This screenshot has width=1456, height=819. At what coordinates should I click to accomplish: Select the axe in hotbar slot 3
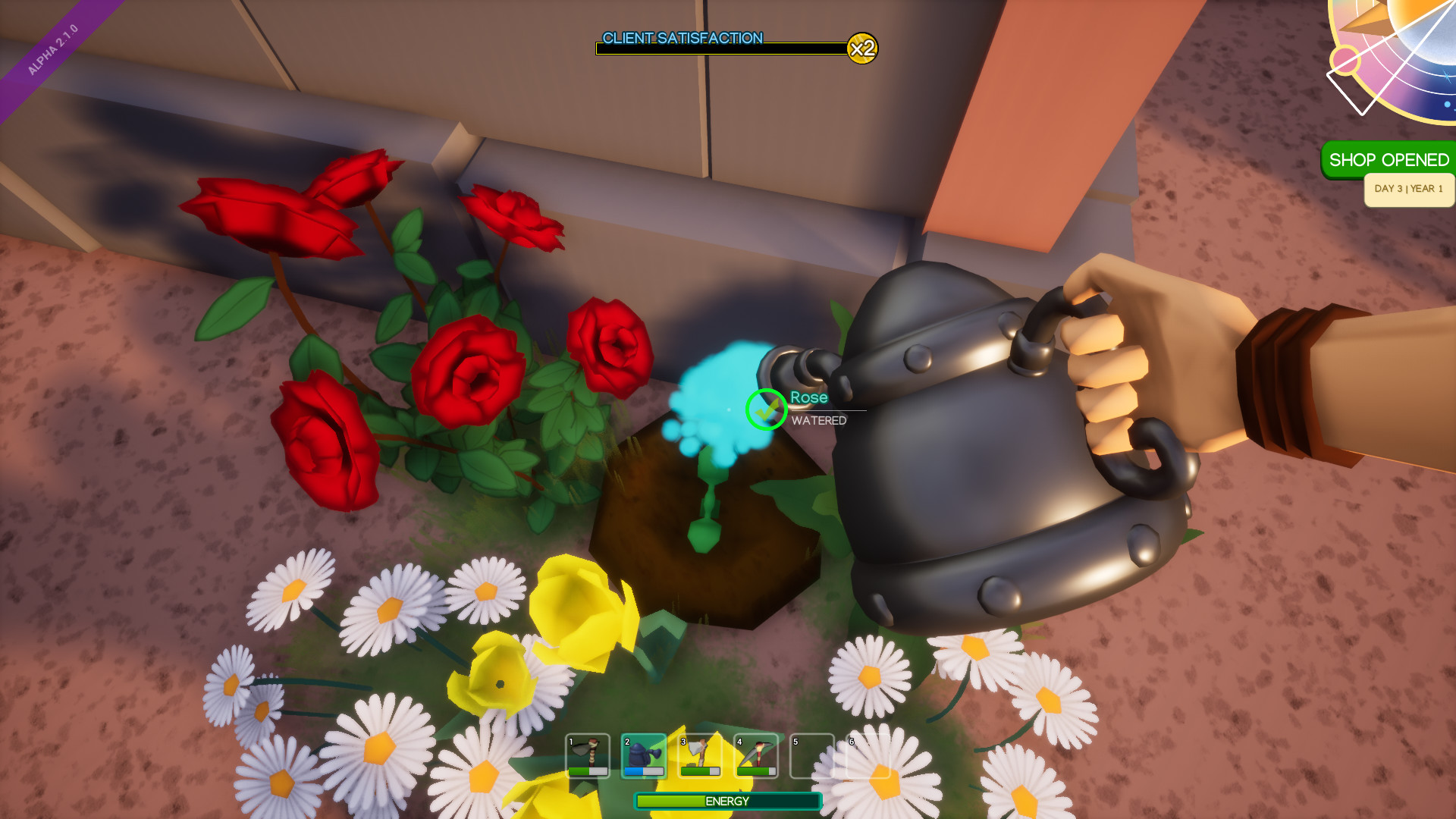[x=701, y=755]
